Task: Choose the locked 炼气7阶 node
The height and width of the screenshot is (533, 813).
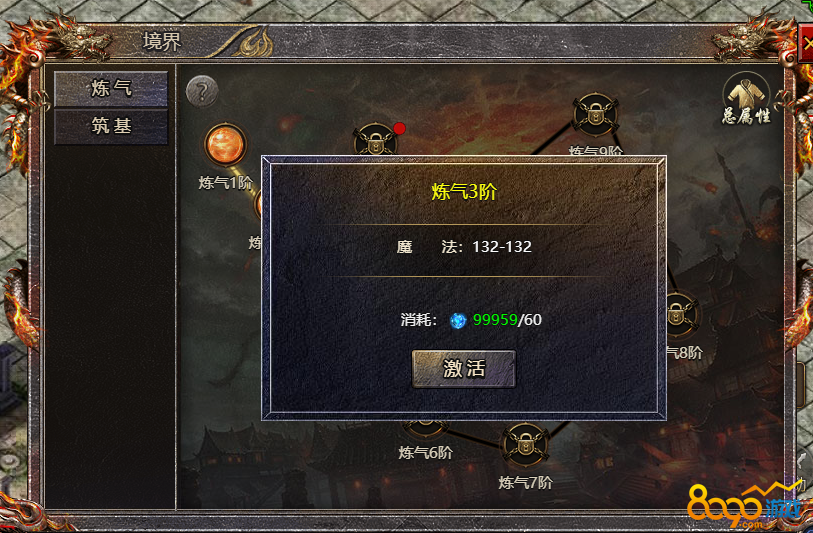Action: (x=524, y=446)
